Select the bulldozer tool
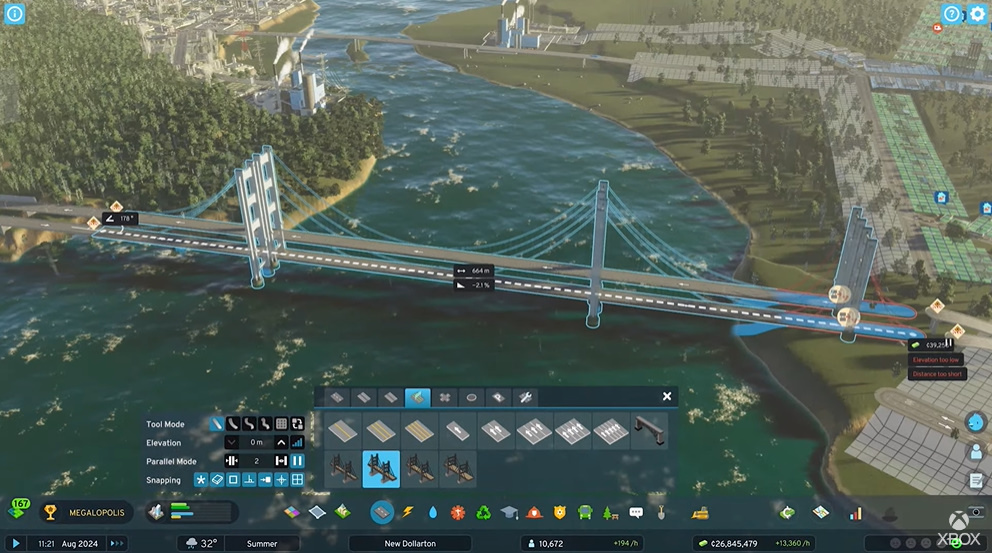The width and height of the screenshot is (992, 553). coord(701,513)
